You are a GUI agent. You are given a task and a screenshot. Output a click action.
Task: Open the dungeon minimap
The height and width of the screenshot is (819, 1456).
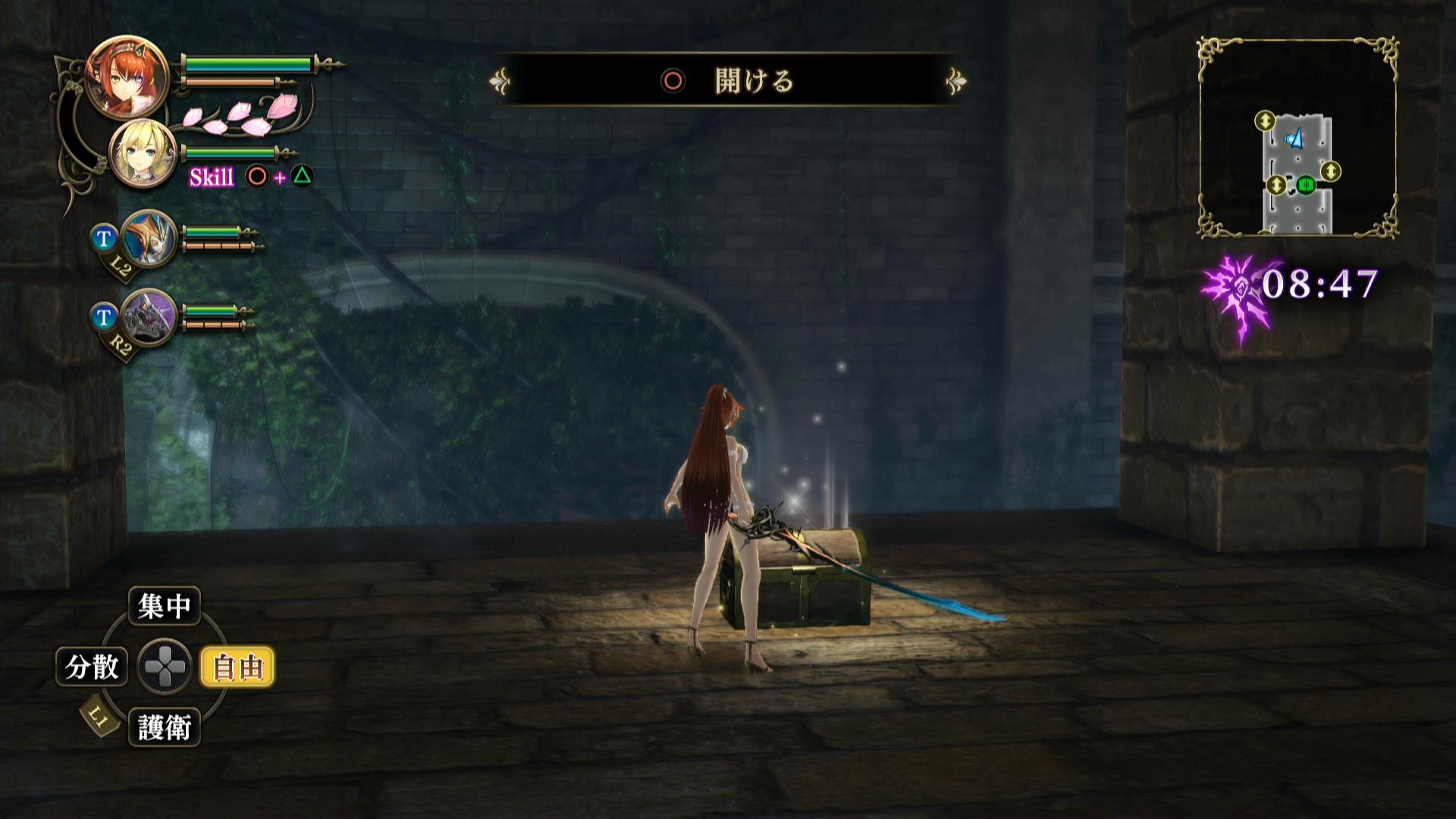coord(1298,138)
